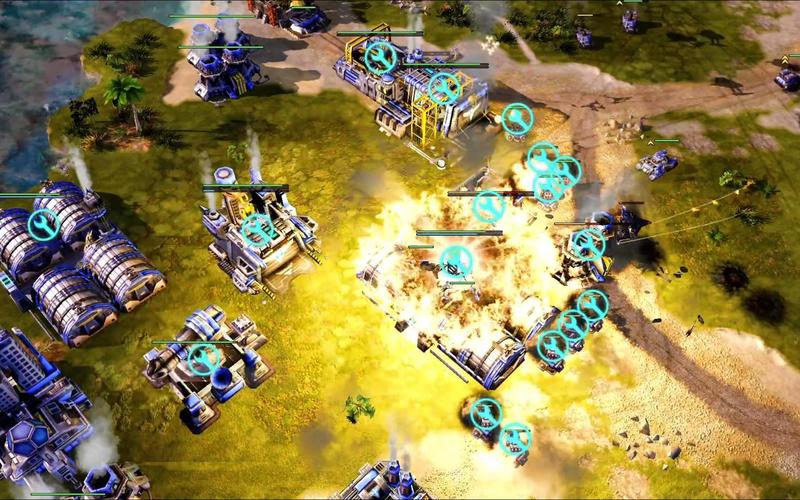The width and height of the screenshot is (800, 500).
Task: Select the wrench icon above the yellow scaffold crane
Action: tap(444, 87)
